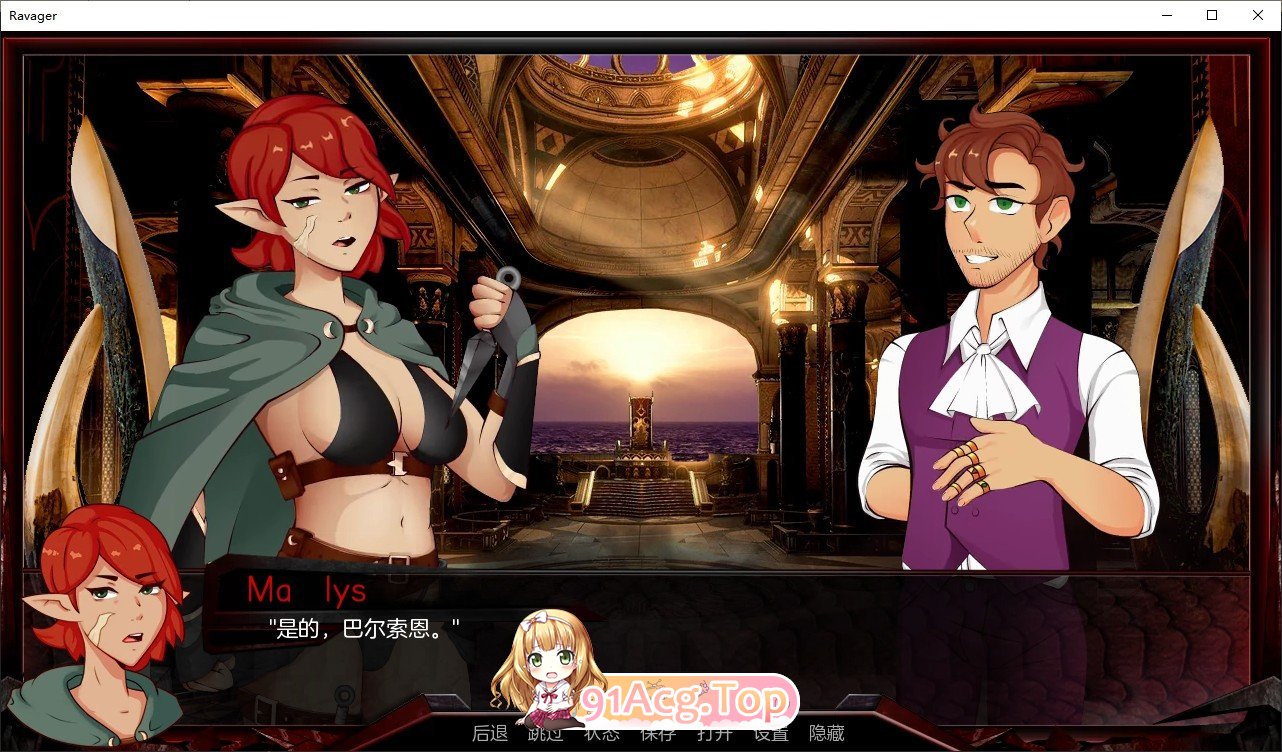This screenshot has height=752, width=1282.
Task: Open the load menu via 打开
Action: click(712, 733)
